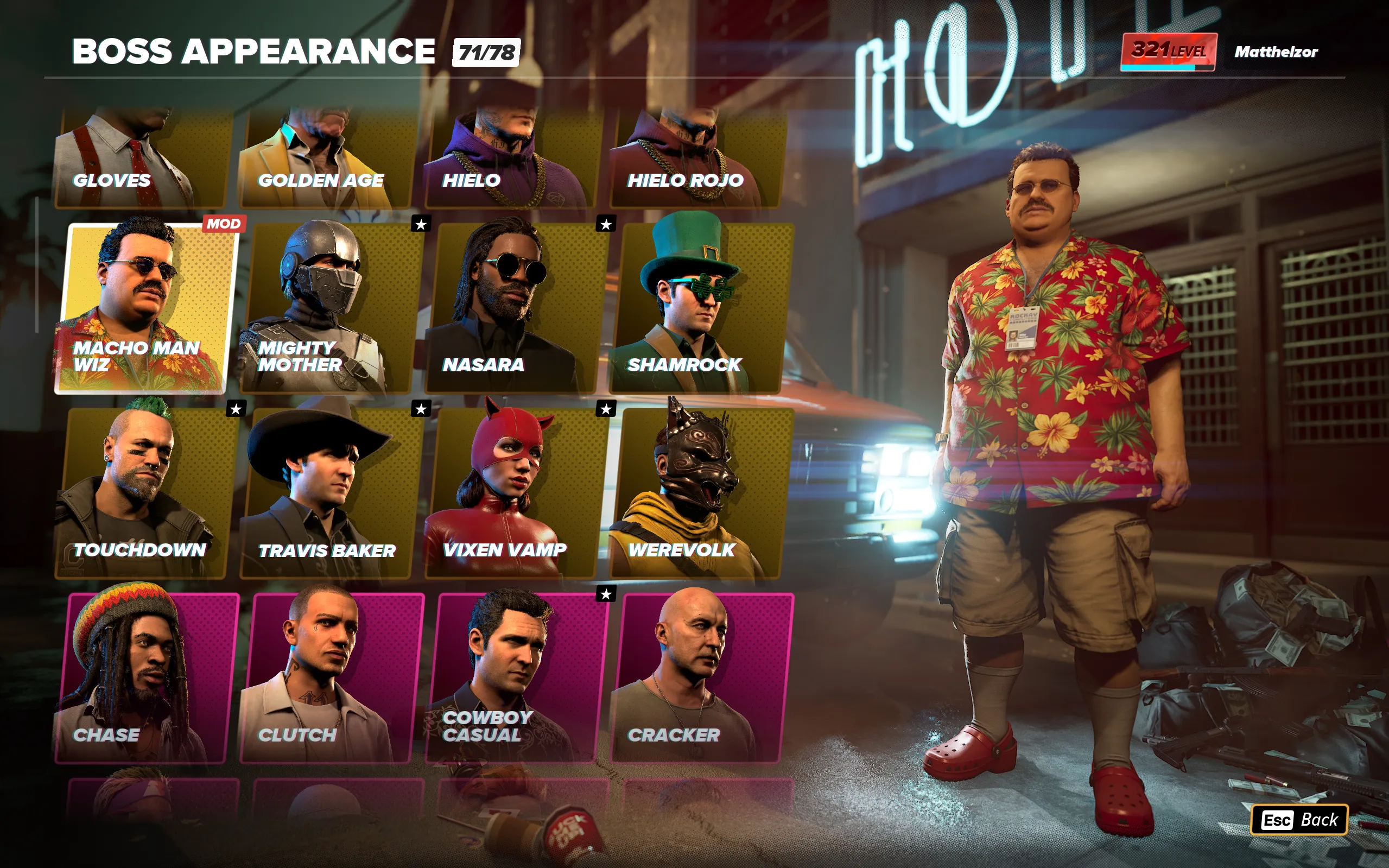Choose the Cracker bald appearance
The image size is (1389, 868).
coord(701,678)
